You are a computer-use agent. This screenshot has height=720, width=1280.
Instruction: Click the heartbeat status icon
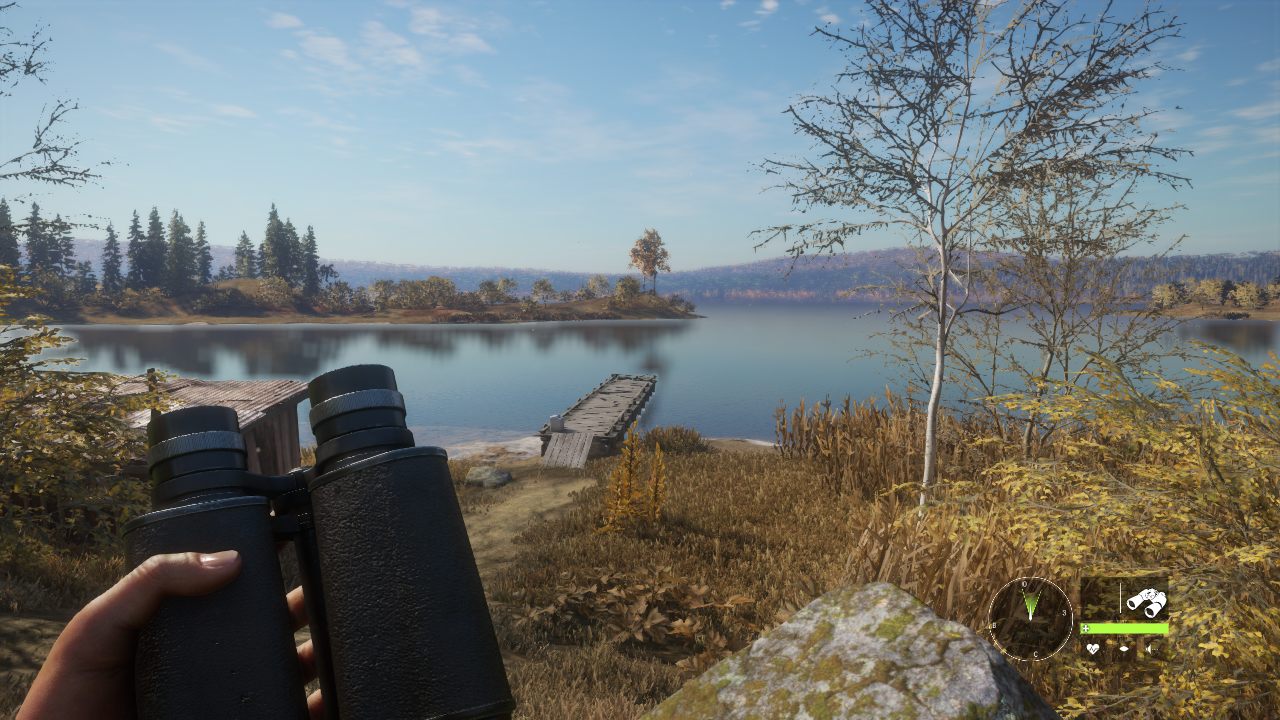coord(1093,648)
